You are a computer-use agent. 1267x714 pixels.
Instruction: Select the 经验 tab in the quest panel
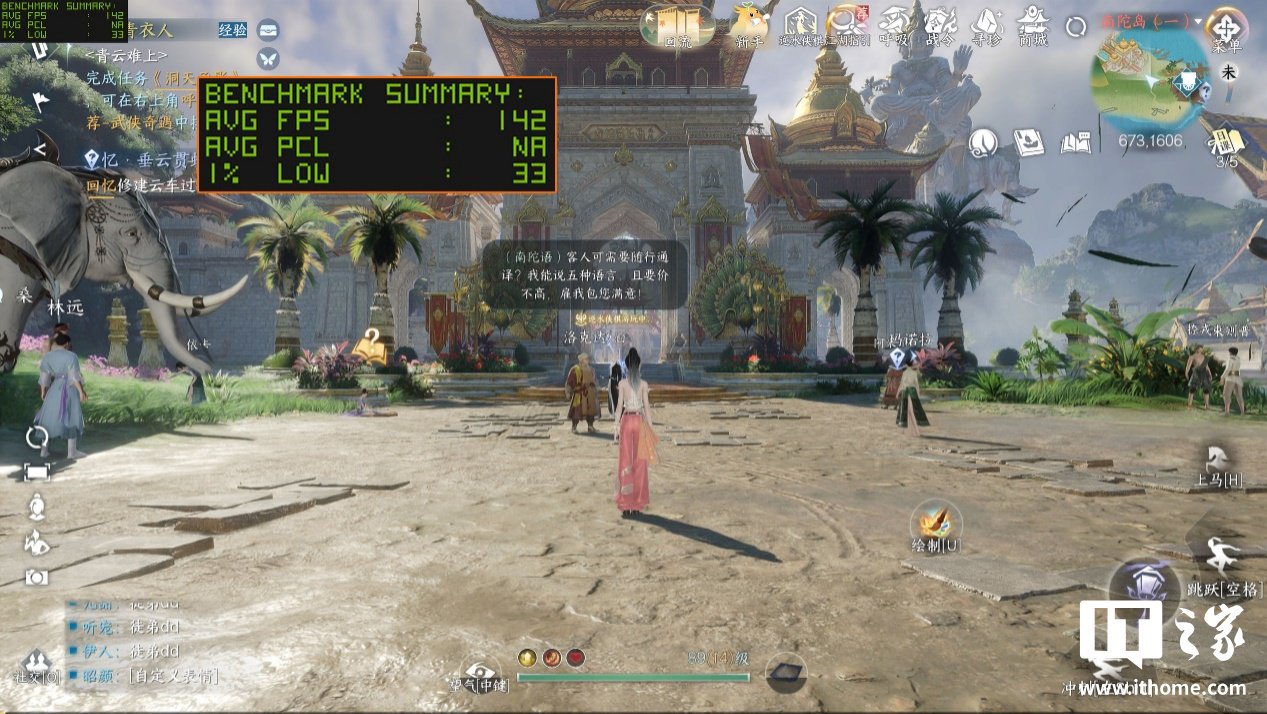pos(231,30)
